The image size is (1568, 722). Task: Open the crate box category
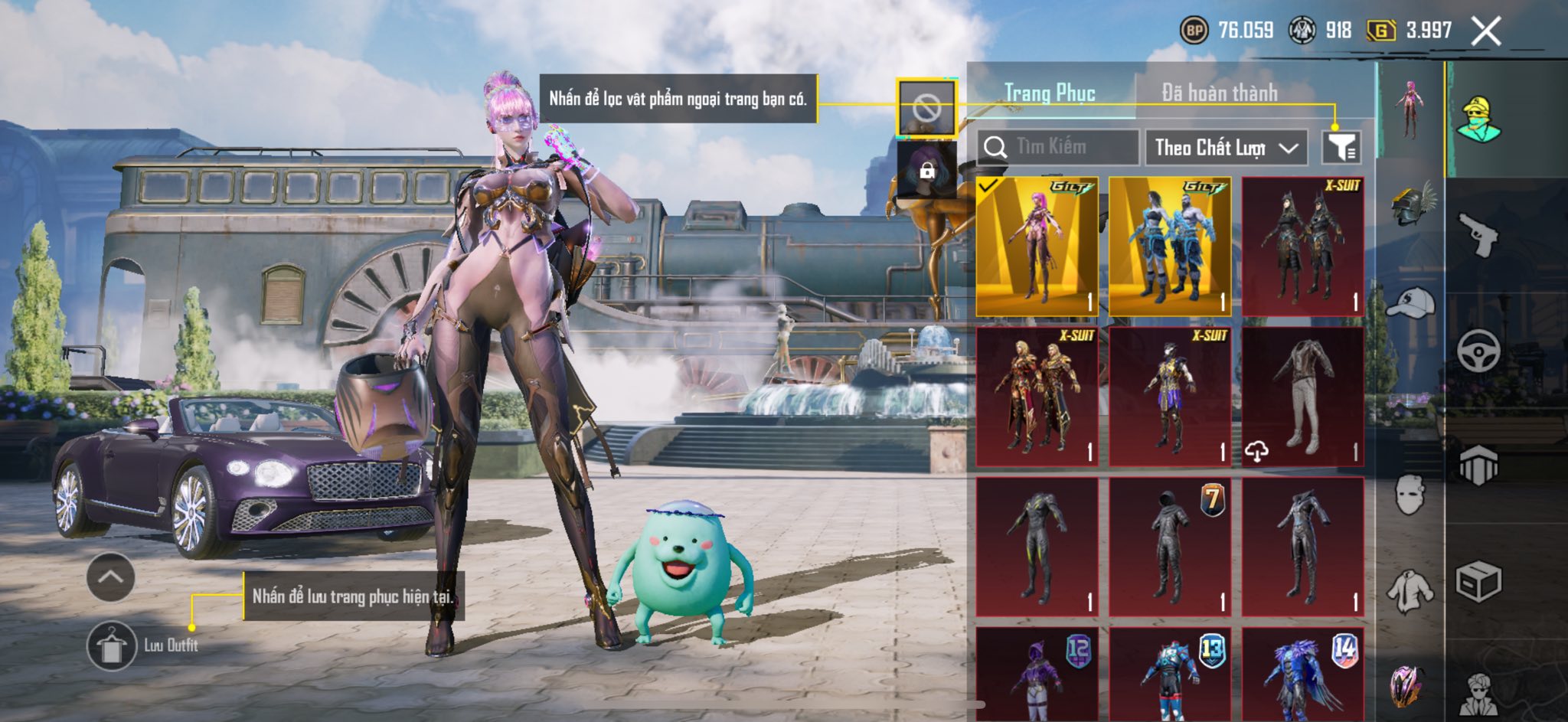coord(1478,582)
